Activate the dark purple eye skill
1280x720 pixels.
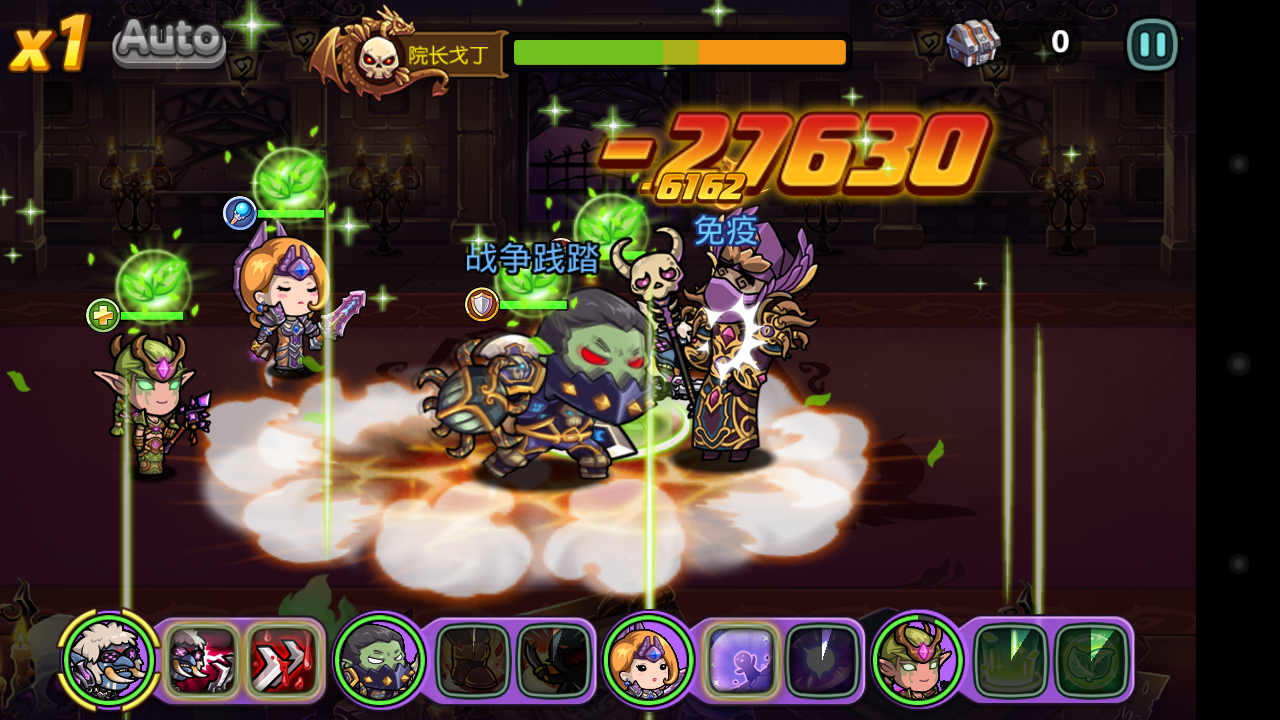click(822, 660)
